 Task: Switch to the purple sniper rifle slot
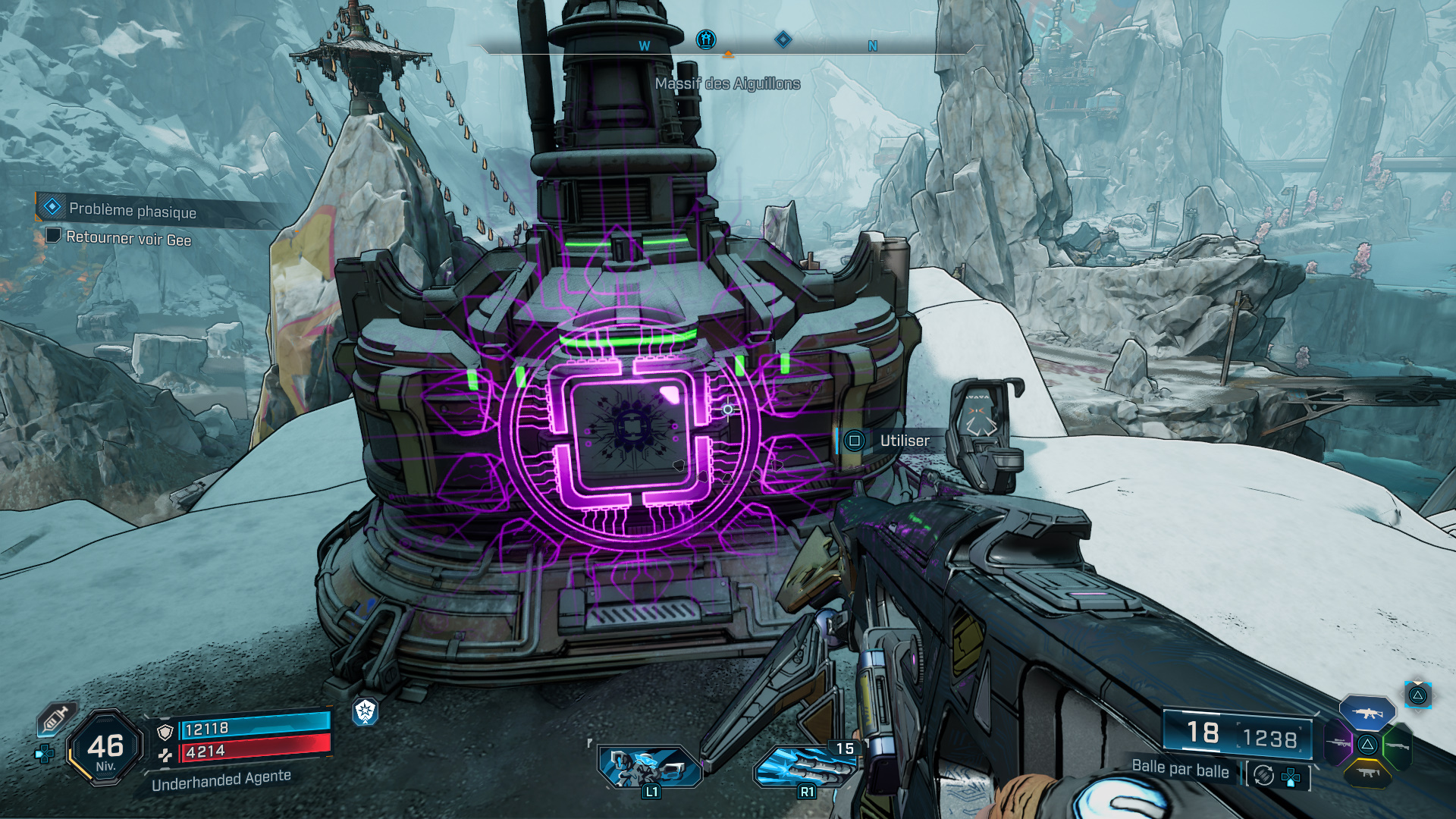(x=1338, y=743)
